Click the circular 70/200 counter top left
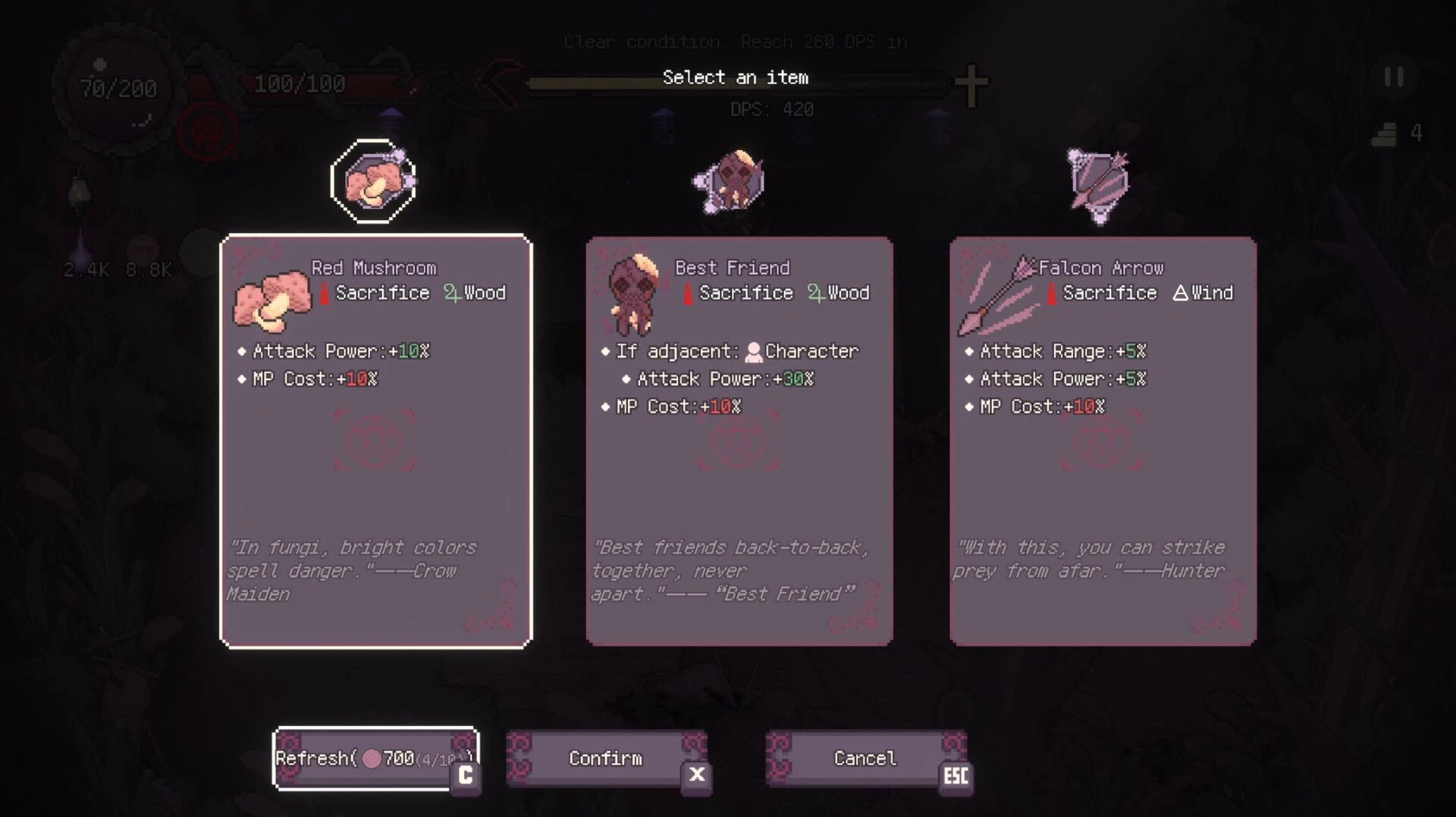The width and height of the screenshot is (1456, 817). coord(114,89)
